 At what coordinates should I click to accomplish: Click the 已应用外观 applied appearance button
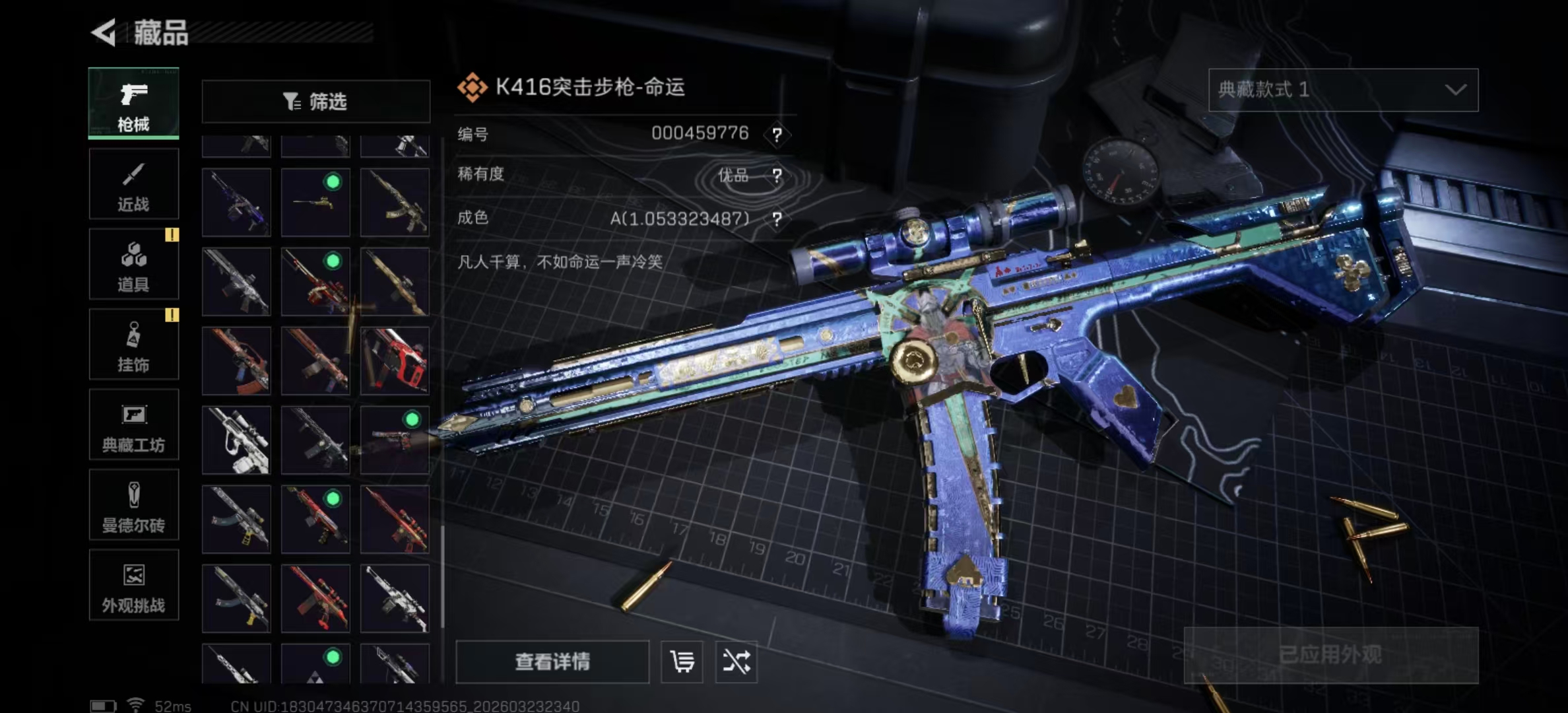[x=1330, y=655]
